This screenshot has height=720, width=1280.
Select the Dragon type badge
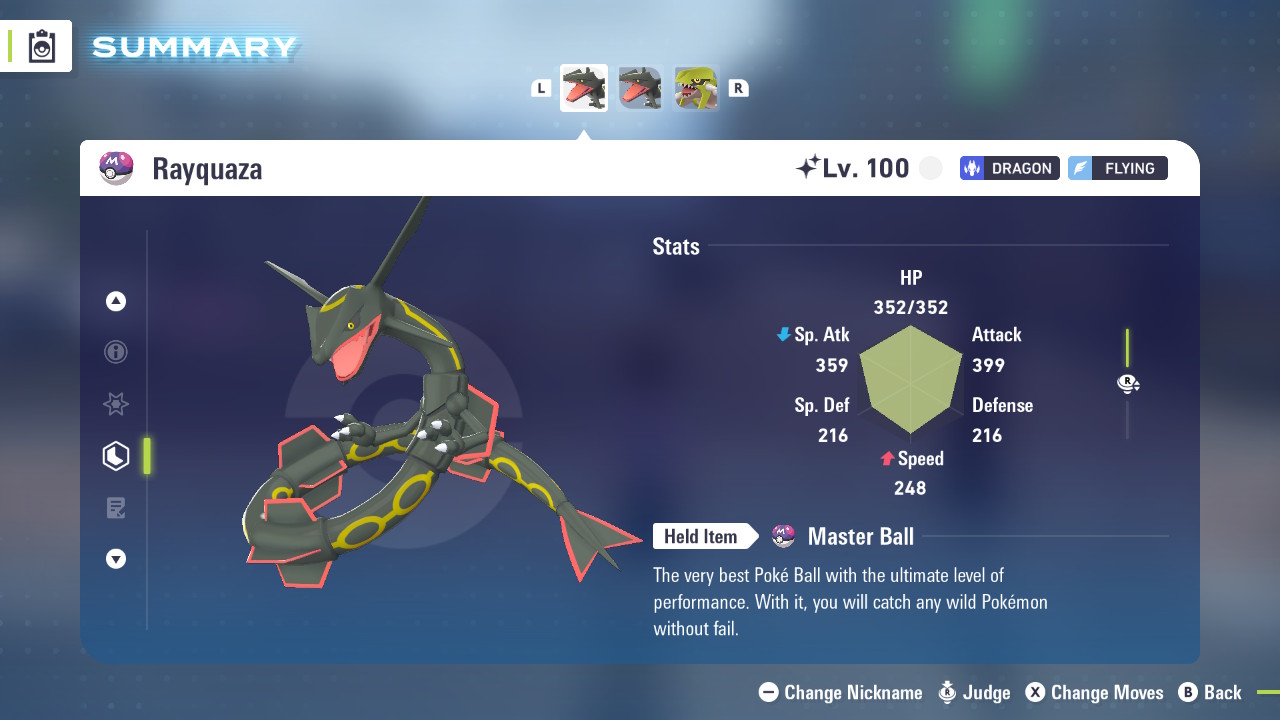click(x=1009, y=168)
